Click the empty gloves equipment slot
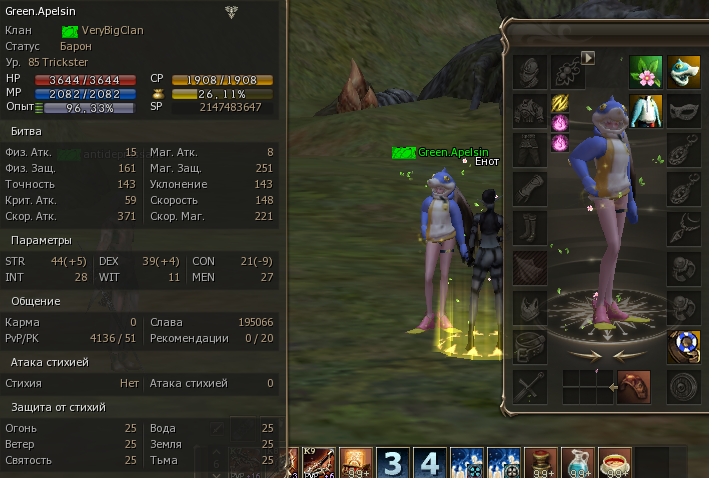Screen dimensions: 709x478 click(529, 189)
